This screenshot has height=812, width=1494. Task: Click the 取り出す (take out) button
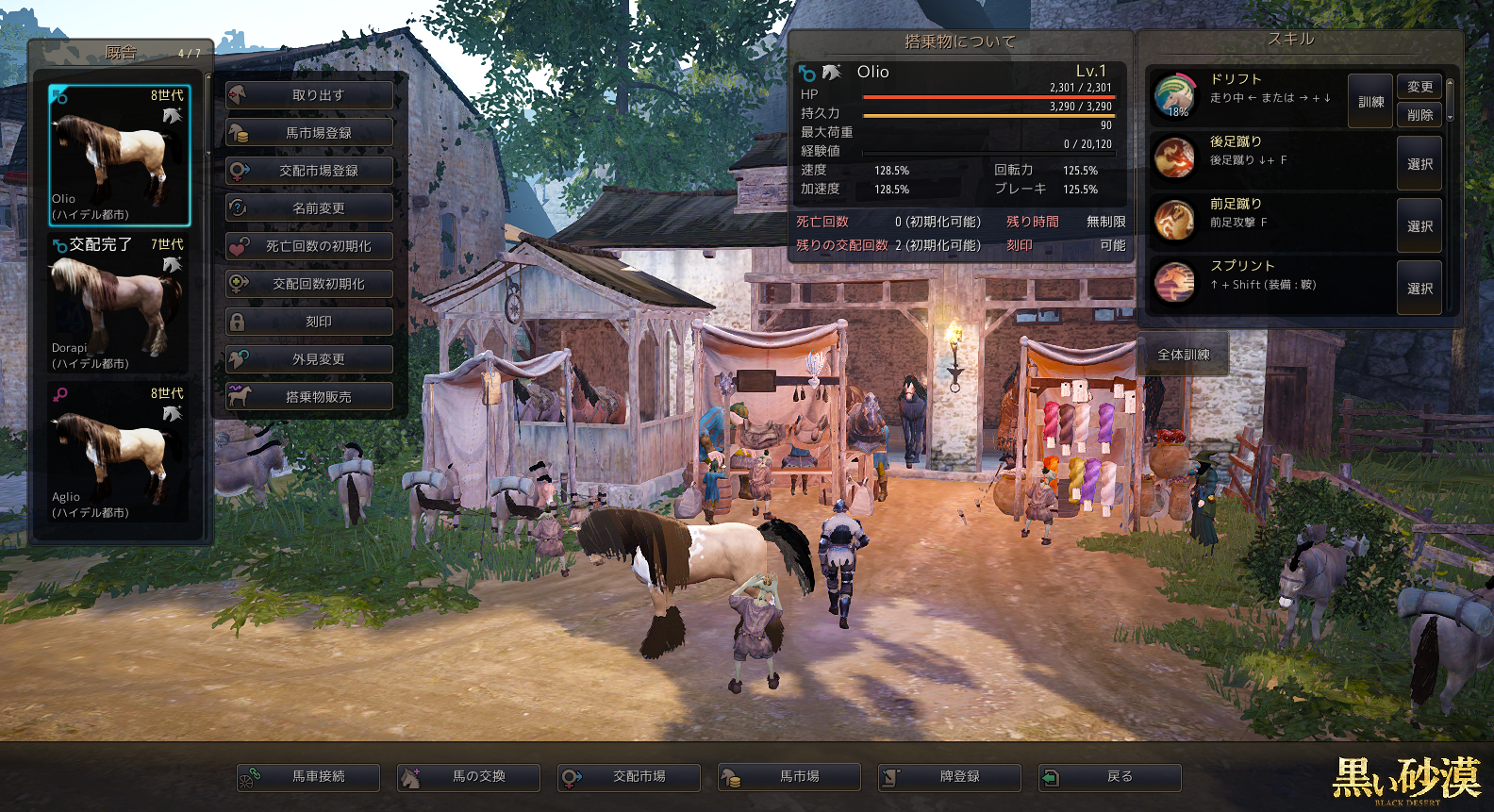[309, 95]
